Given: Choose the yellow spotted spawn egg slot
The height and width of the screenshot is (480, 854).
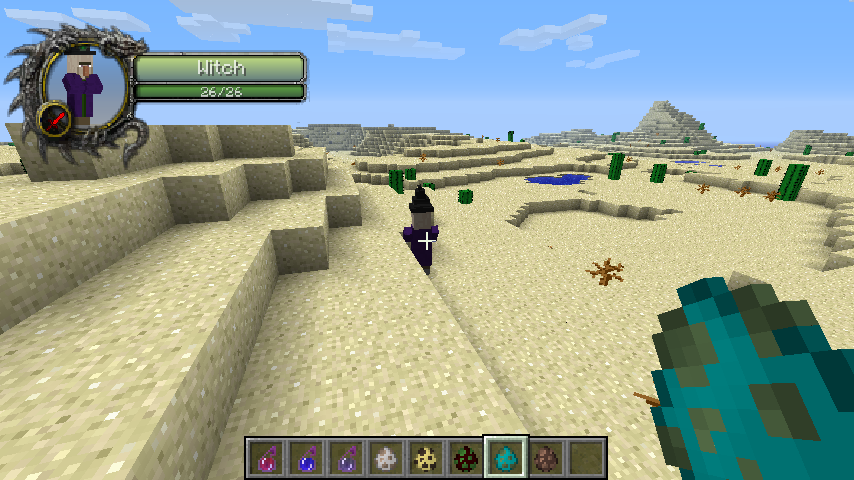Looking at the screenshot, I should (x=426, y=458).
